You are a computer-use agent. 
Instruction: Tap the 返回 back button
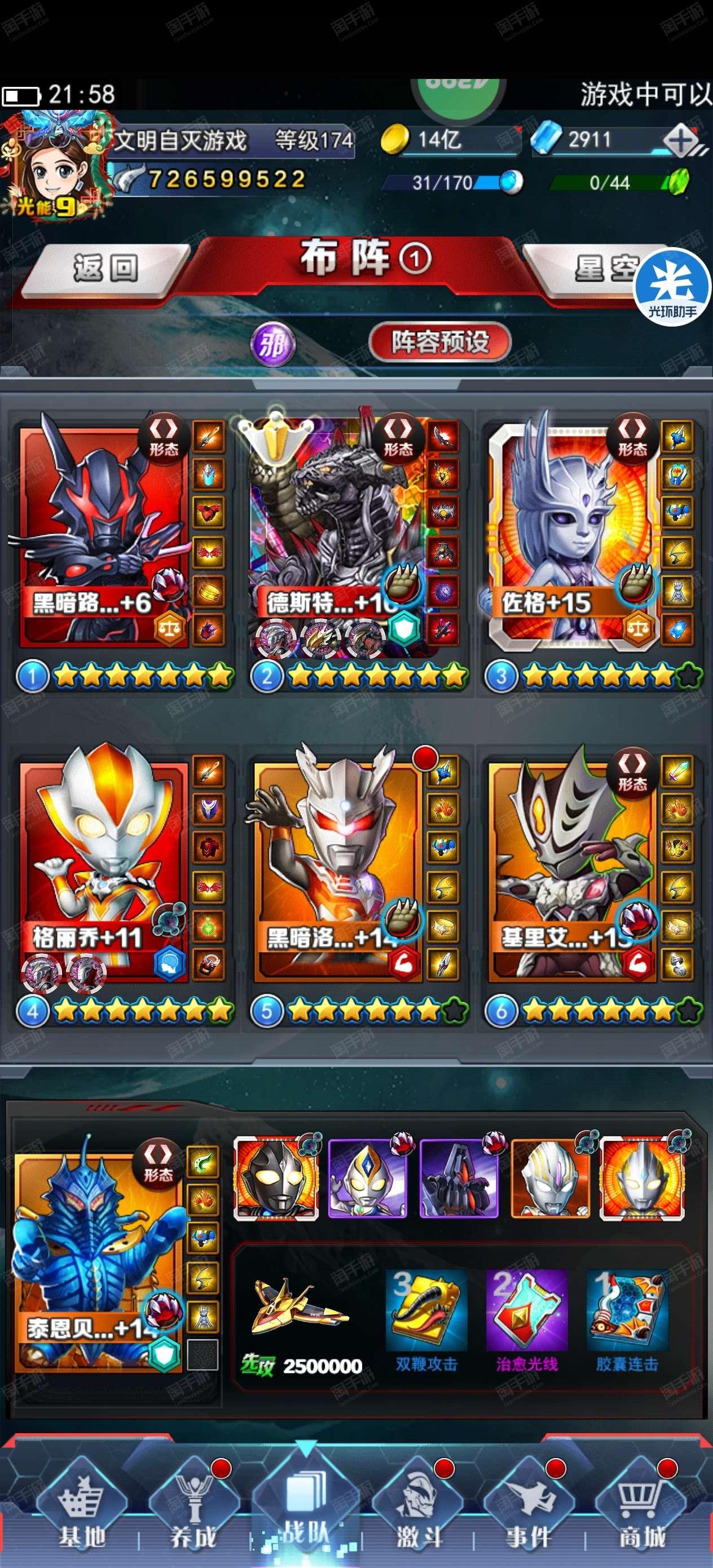(105, 268)
